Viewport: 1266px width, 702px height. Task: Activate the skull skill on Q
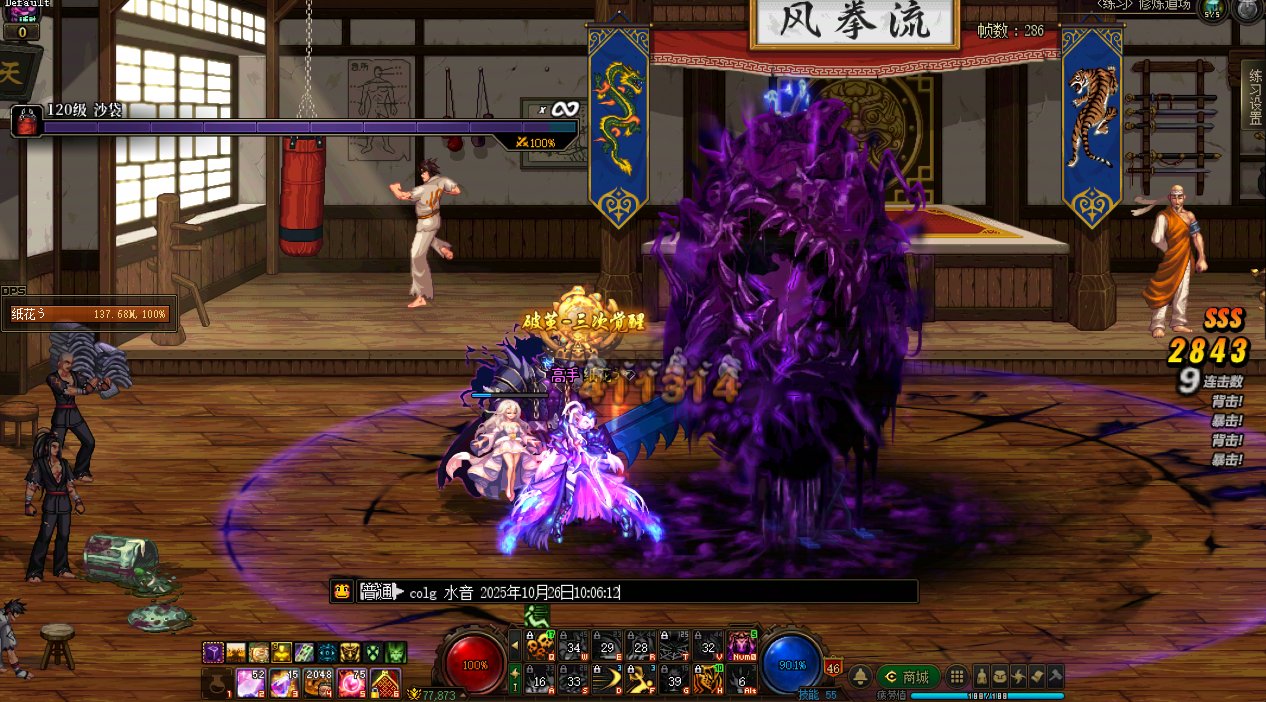click(x=540, y=645)
